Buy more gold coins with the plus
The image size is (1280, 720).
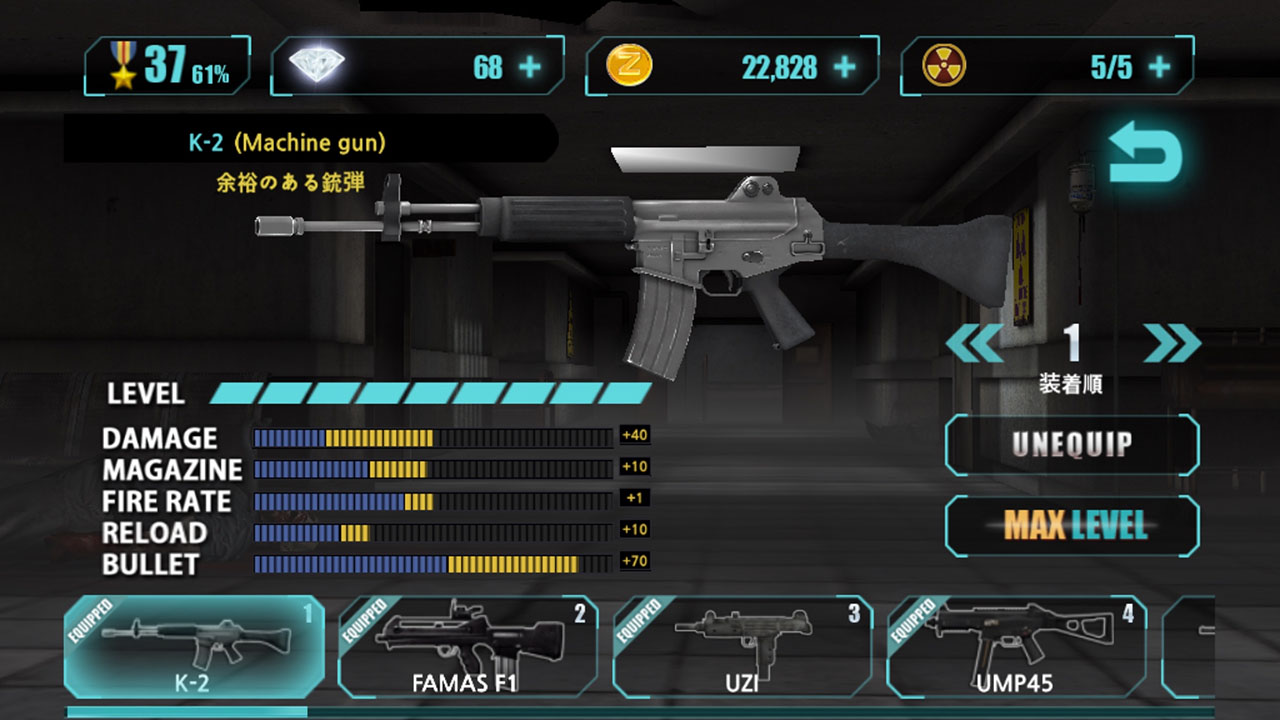point(845,67)
